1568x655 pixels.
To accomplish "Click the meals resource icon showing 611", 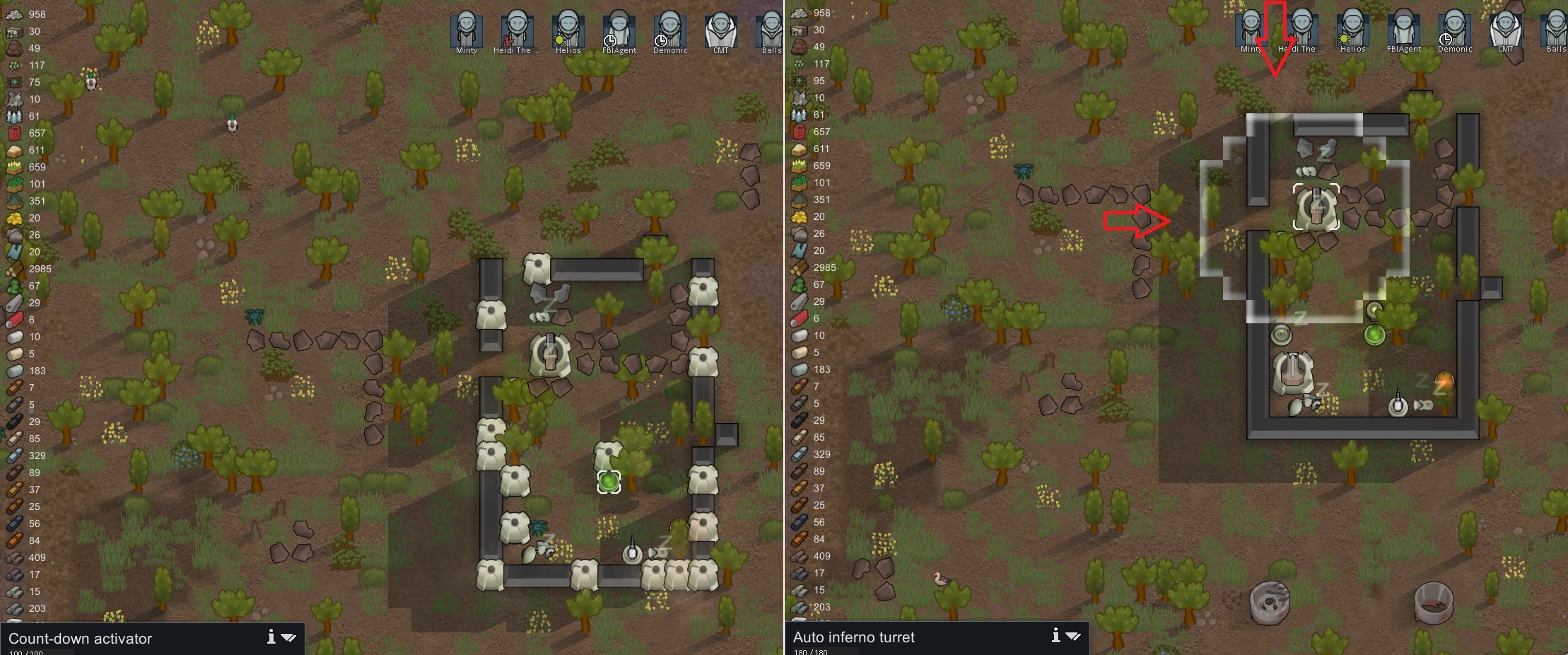I will (13, 149).
